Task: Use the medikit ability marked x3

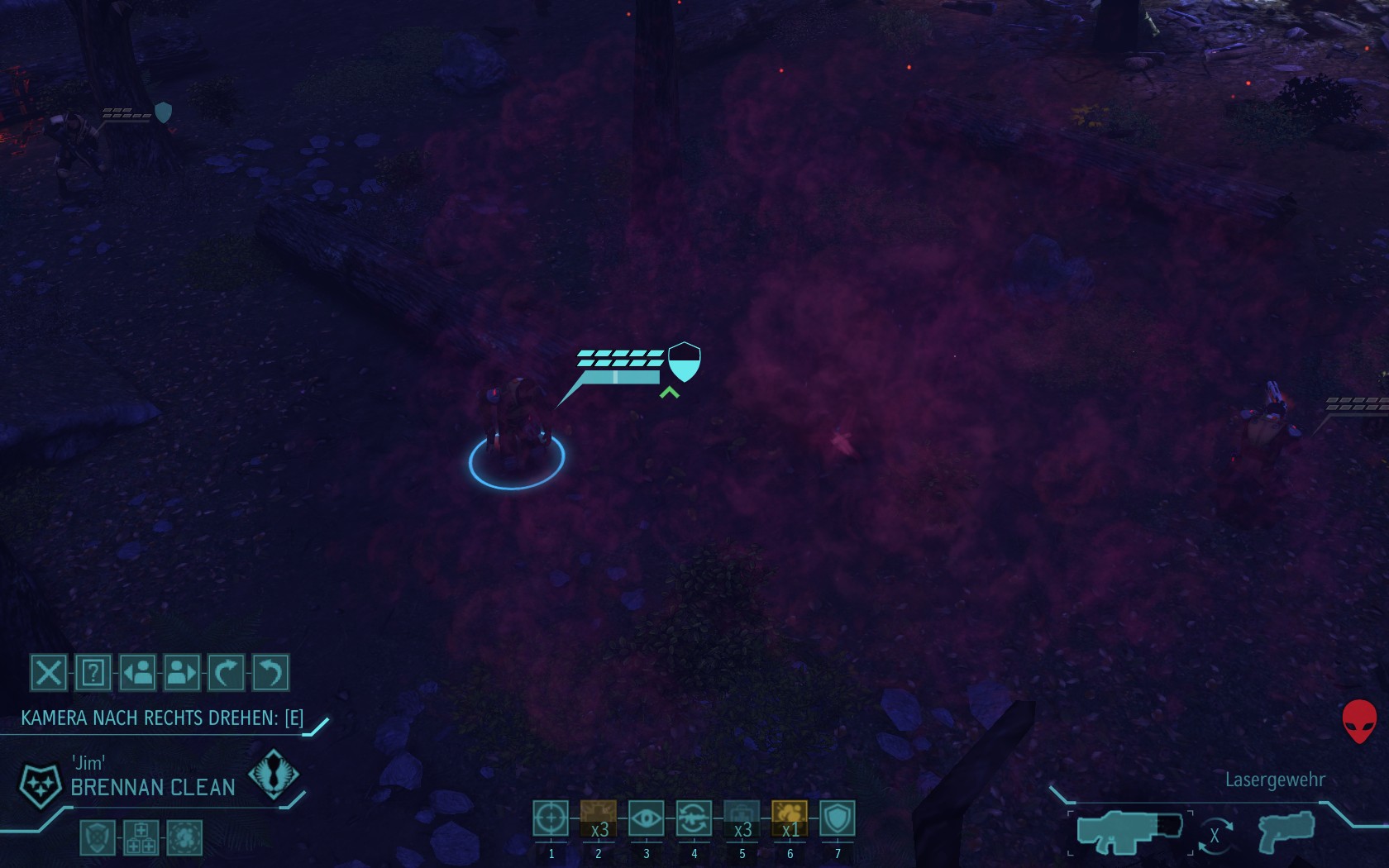Action: coord(742,819)
